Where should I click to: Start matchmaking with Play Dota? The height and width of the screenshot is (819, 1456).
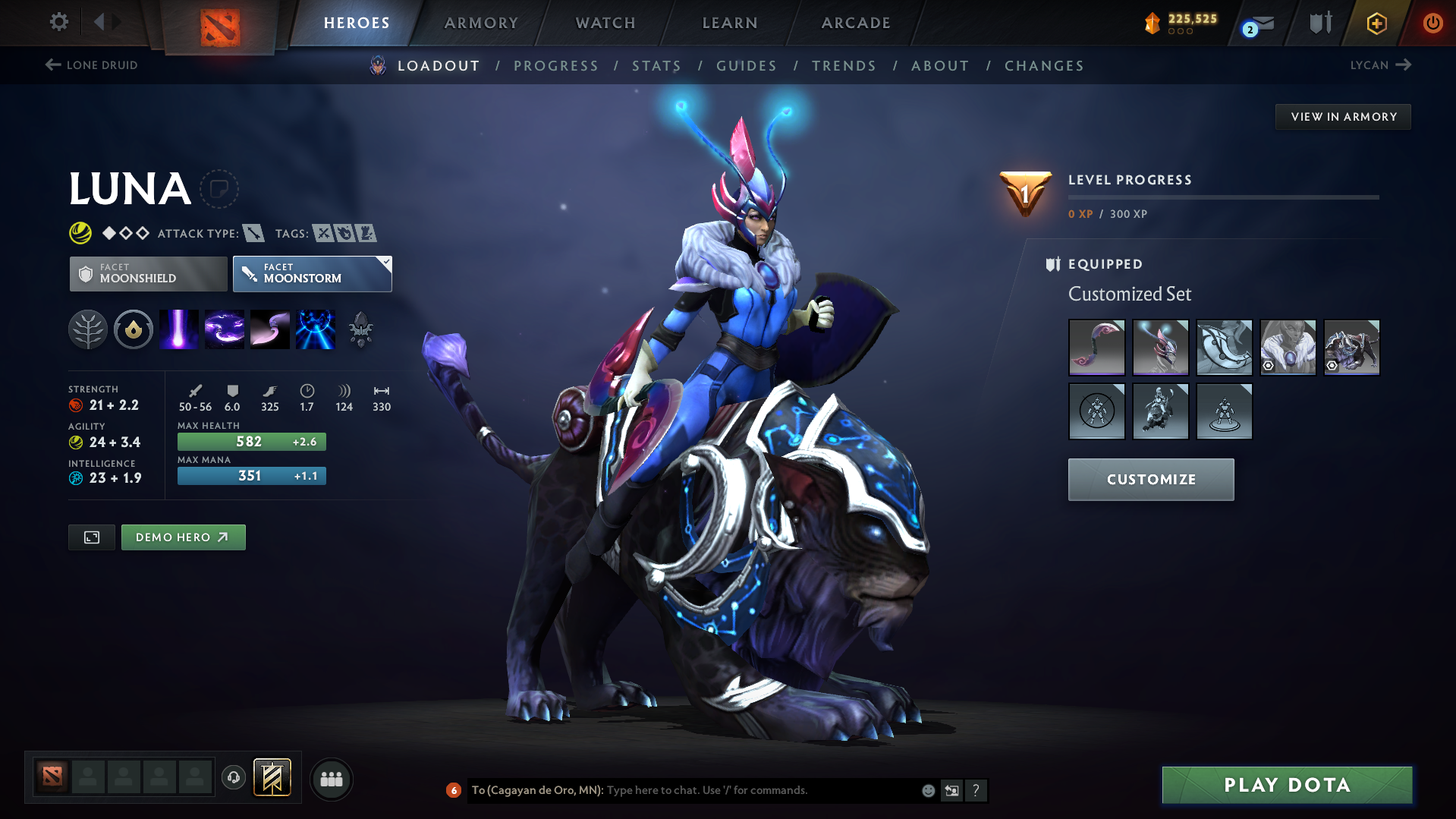1287,785
